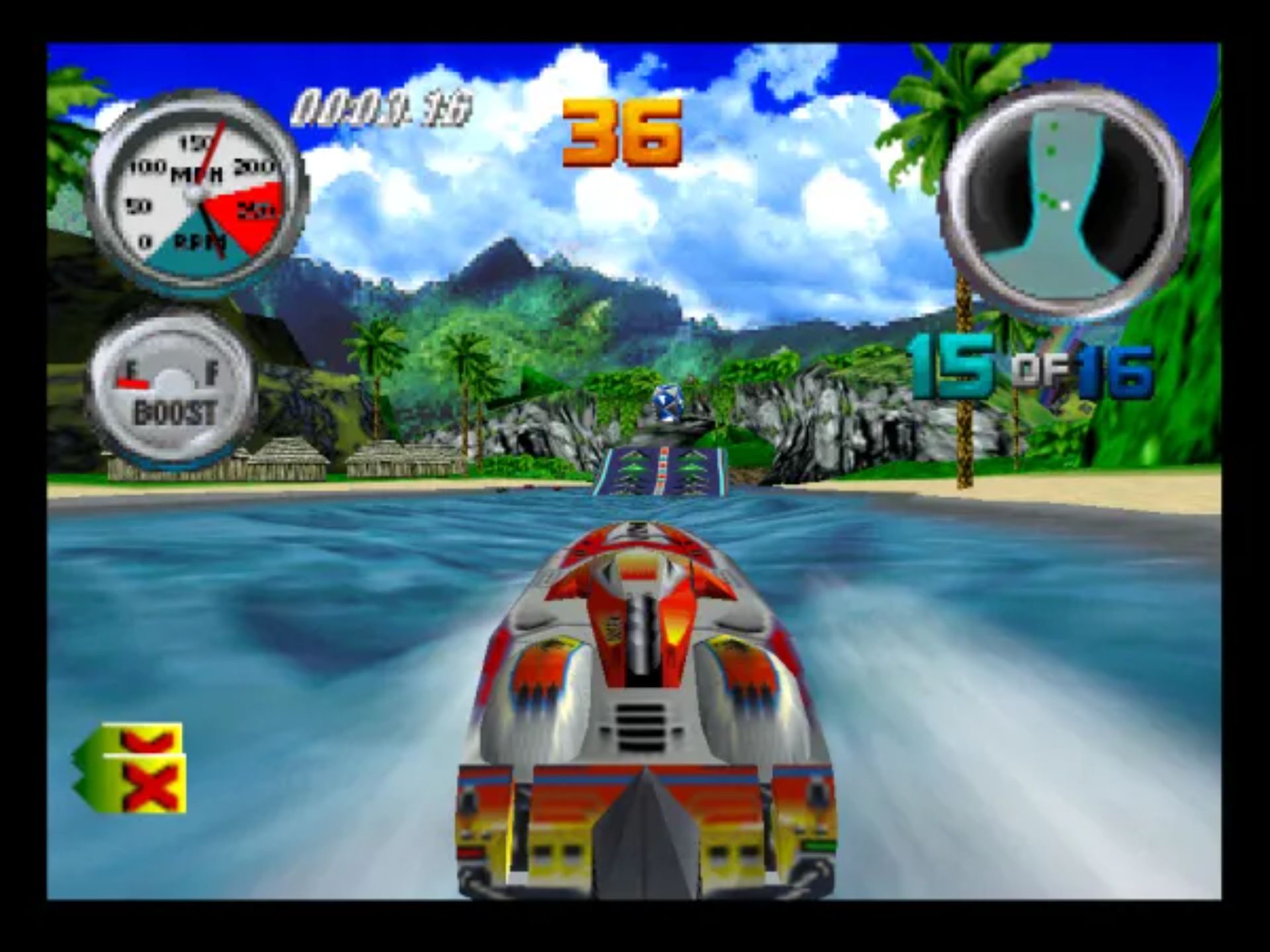Toggle the race timer visibility
The height and width of the screenshot is (952, 1270).
tap(384, 102)
